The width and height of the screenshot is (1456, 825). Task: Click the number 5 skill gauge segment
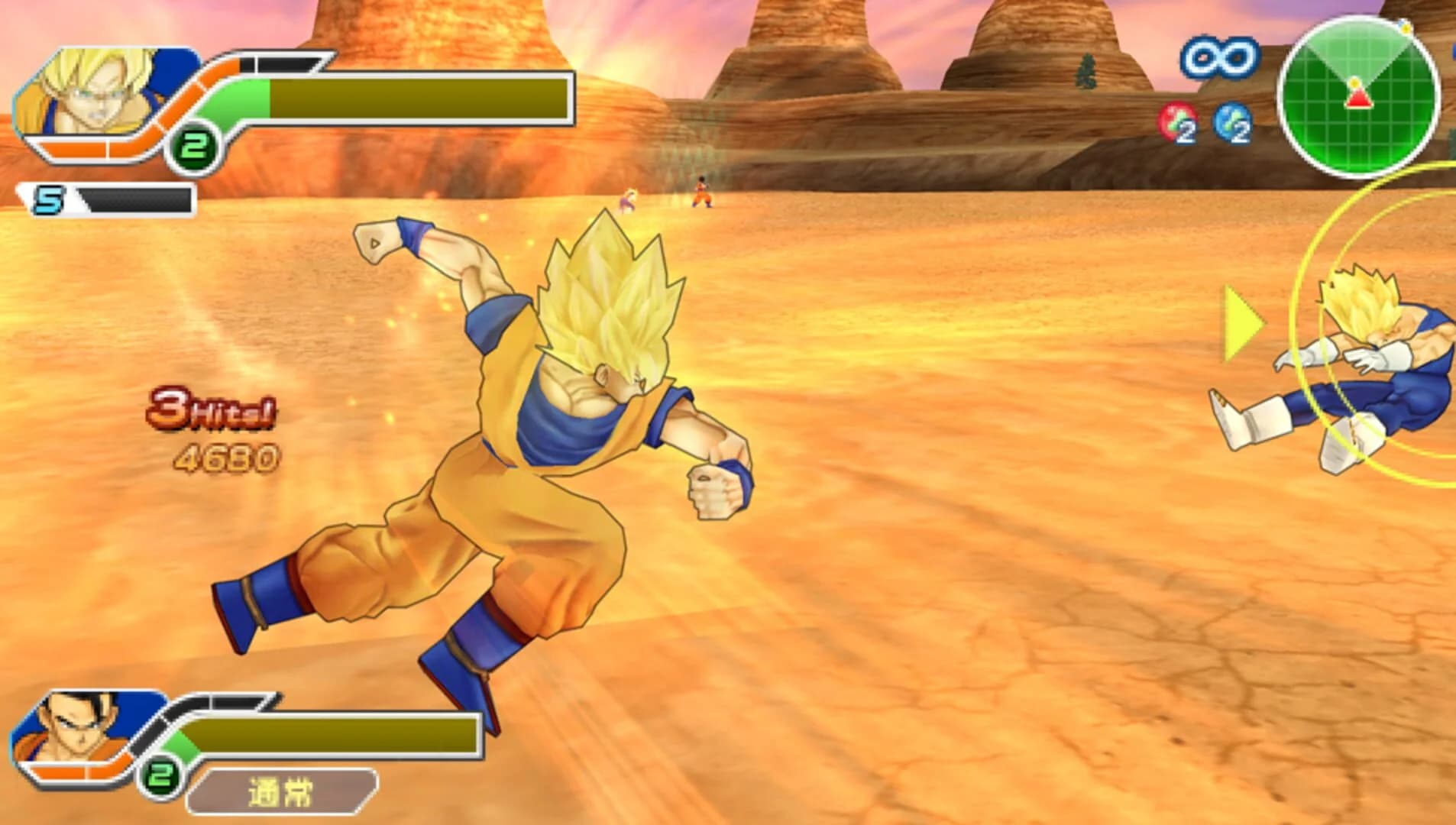point(47,197)
